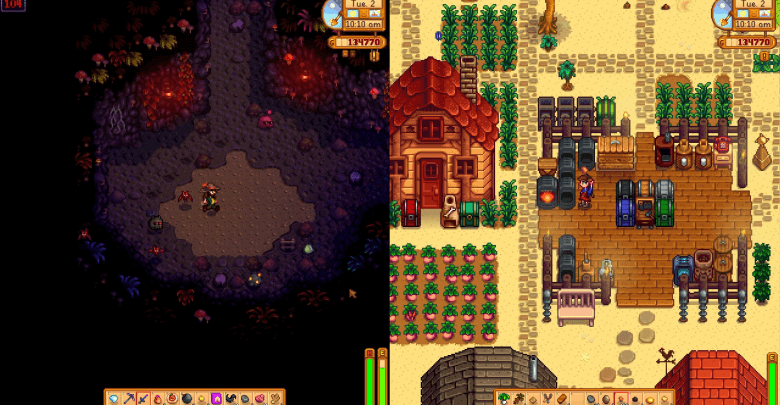This screenshot has height=405, width=780.
Task: Choose the slingshot in the right hotbar
Action: click(547, 398)
